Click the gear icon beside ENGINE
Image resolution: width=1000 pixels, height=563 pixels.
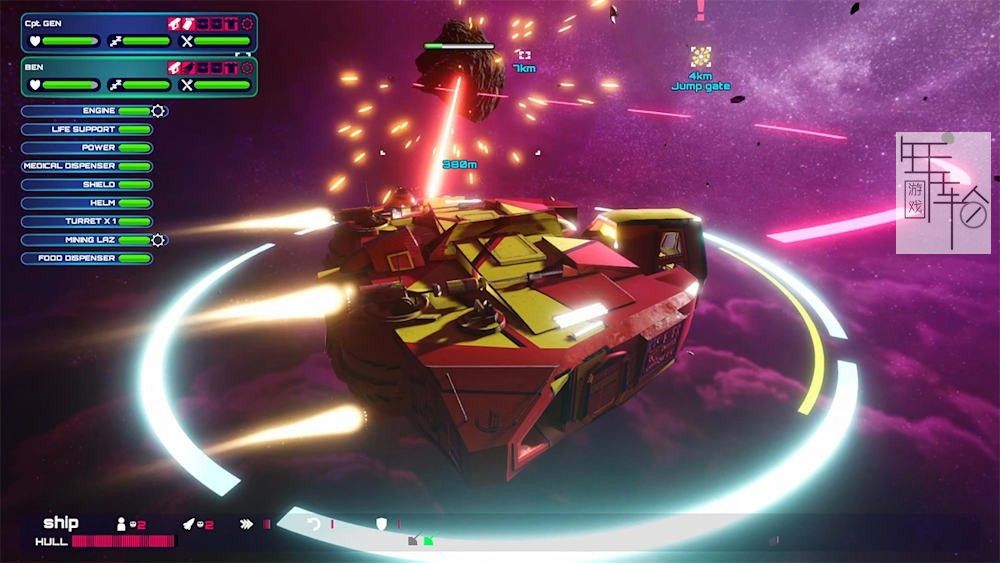click(x=158, y=111)
